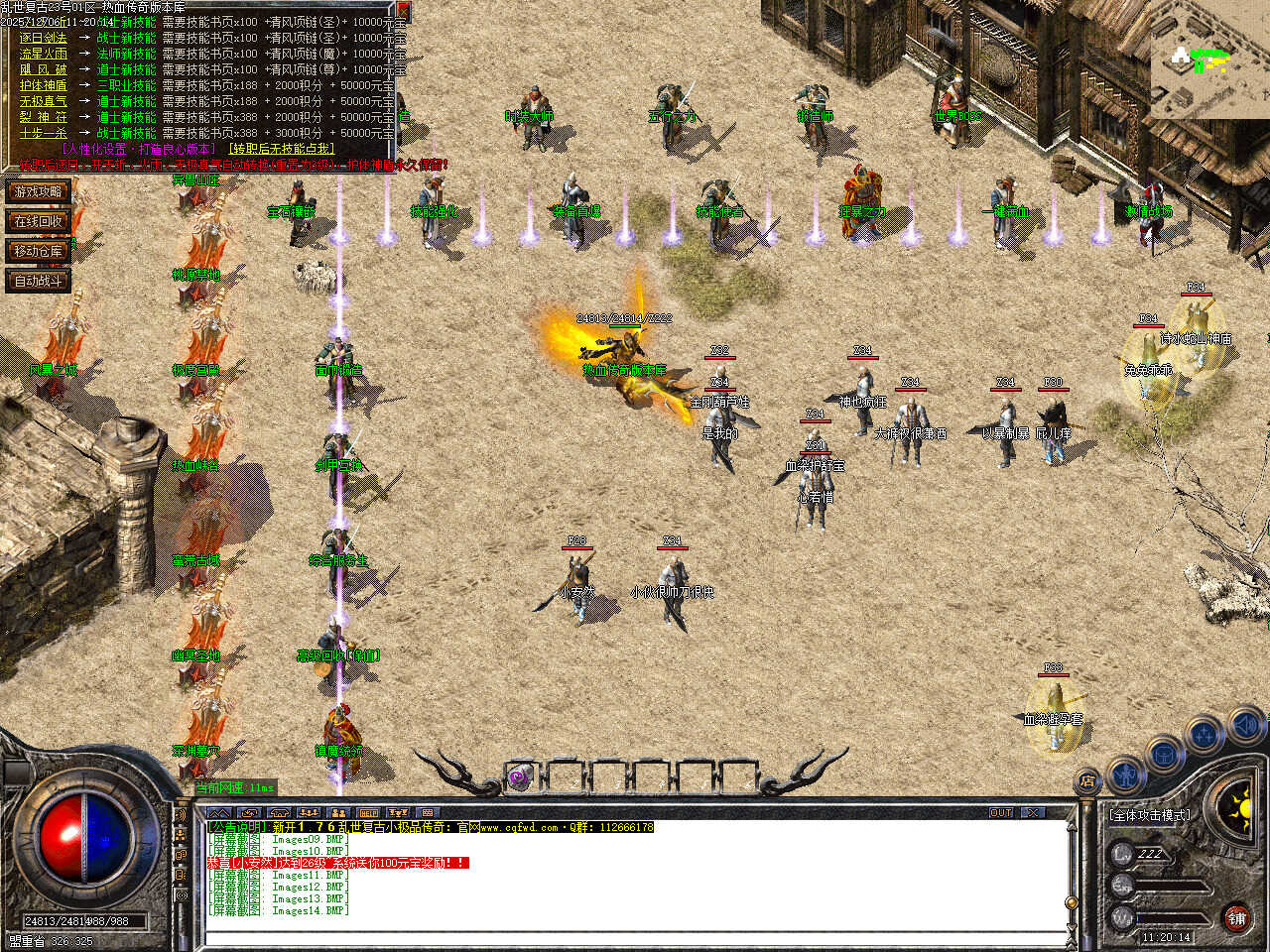Open the 游戏攻略 game guide button

point(38,191)
